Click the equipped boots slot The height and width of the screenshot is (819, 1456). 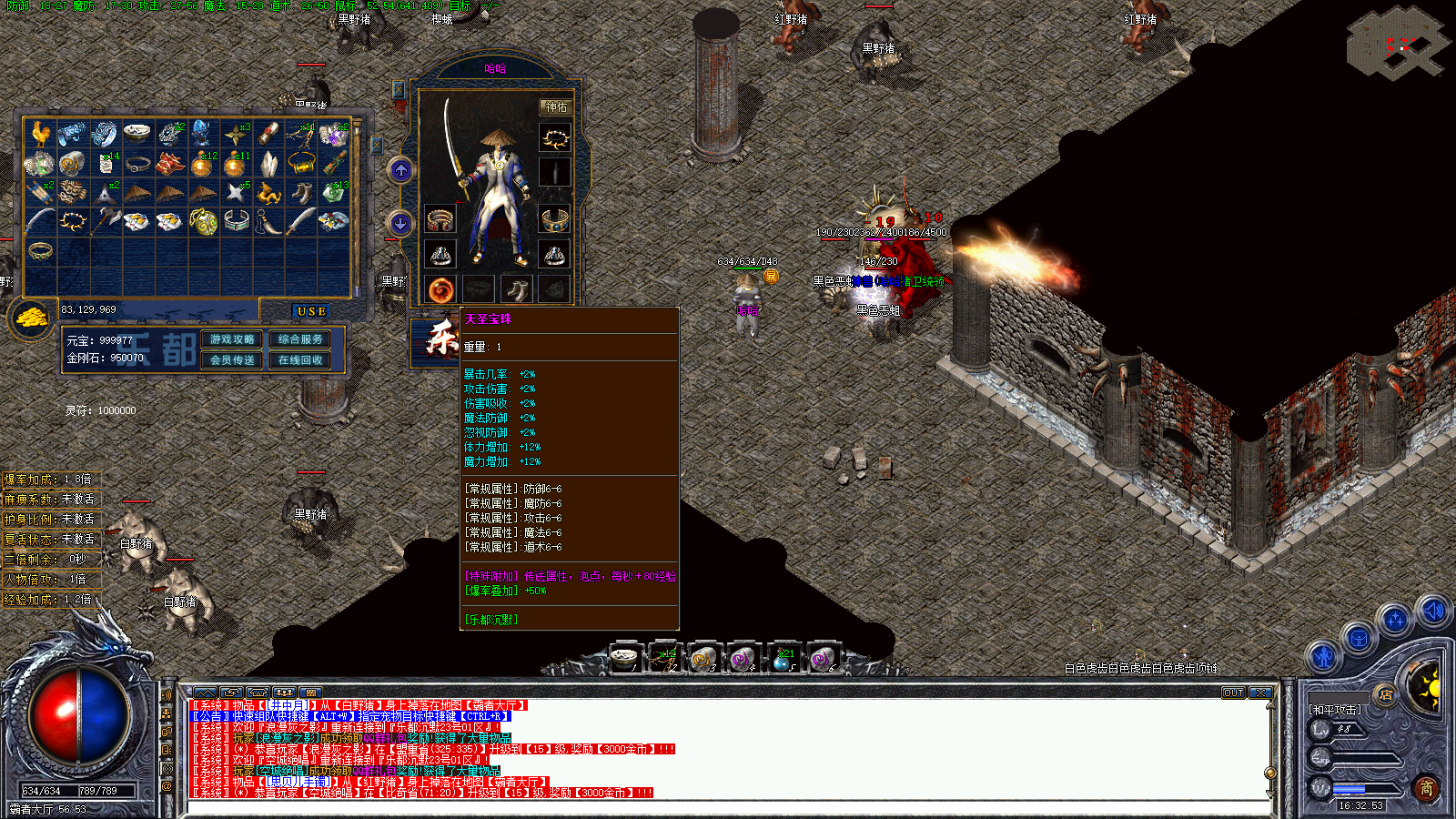pyautogui.click(x=517, y=290)
